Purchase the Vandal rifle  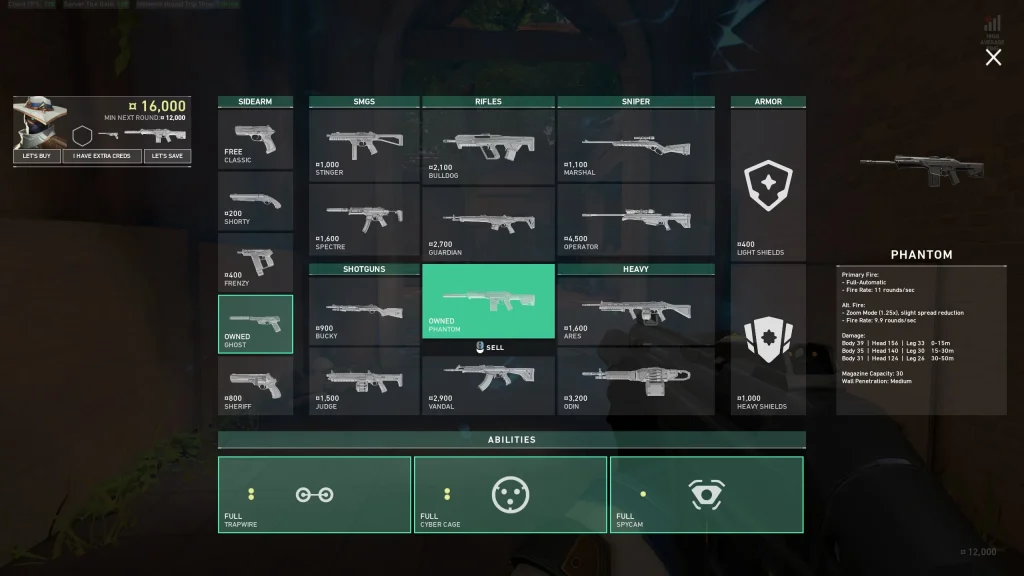488,385
